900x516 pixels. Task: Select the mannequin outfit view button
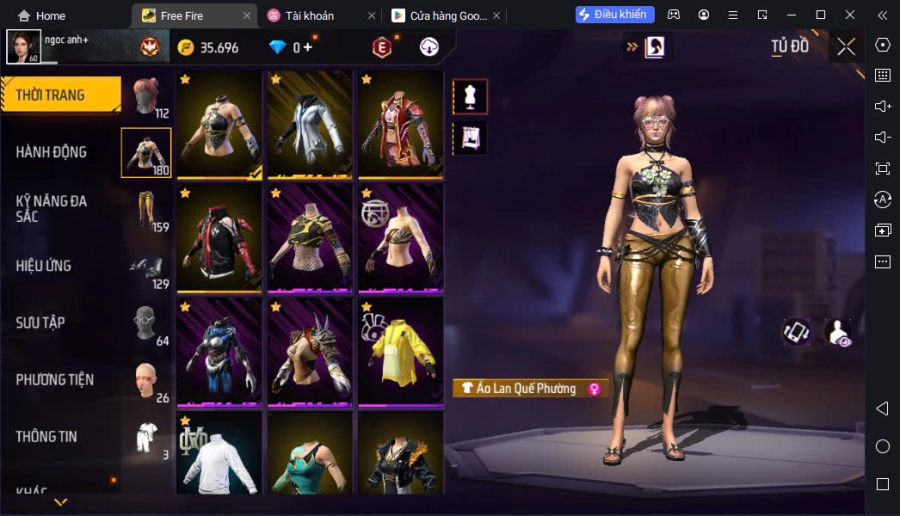pyautogui.click(x=469, y=97)
